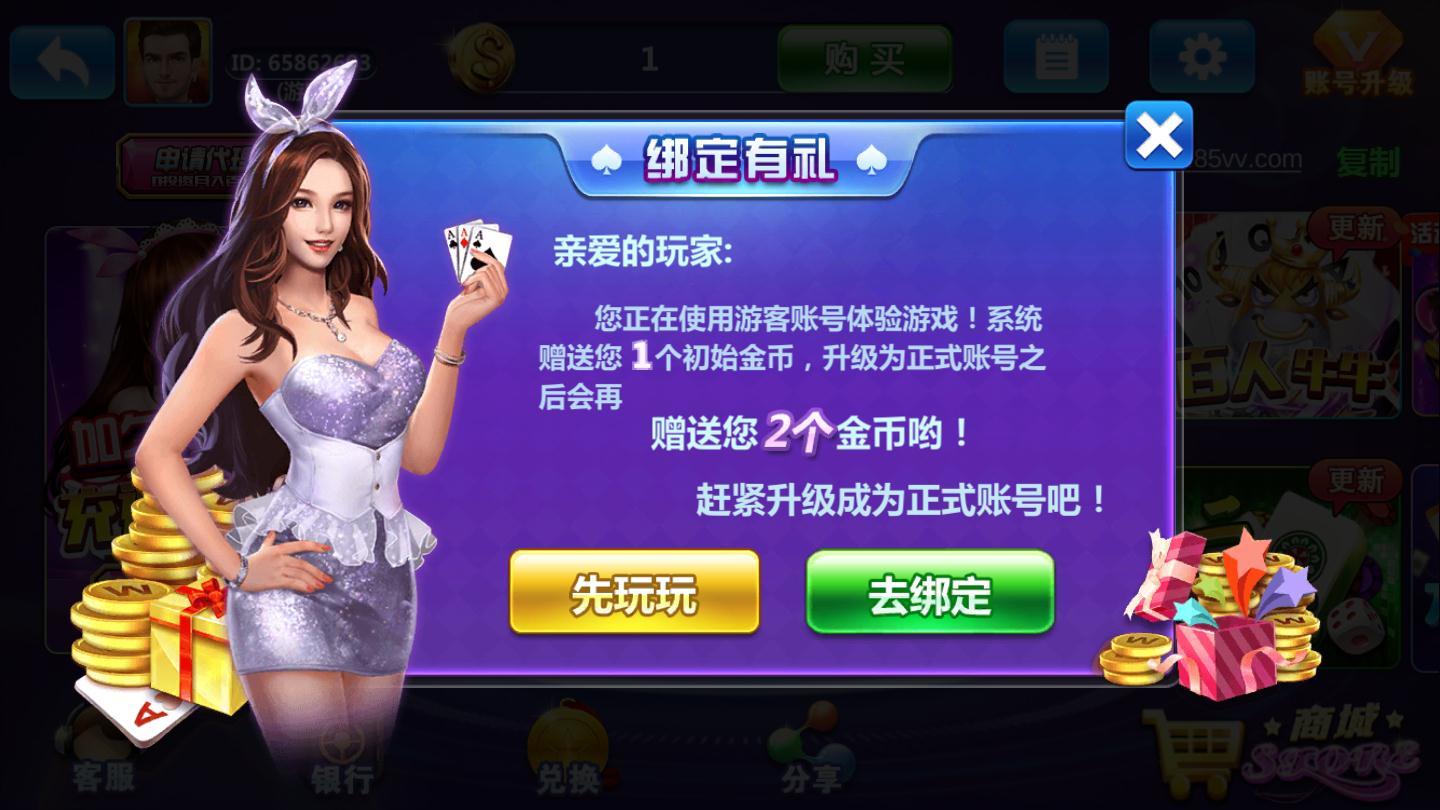Select the 兑换 exchange medal icon
Viewport: 1440px width, 810px height.
click(566, 750)
